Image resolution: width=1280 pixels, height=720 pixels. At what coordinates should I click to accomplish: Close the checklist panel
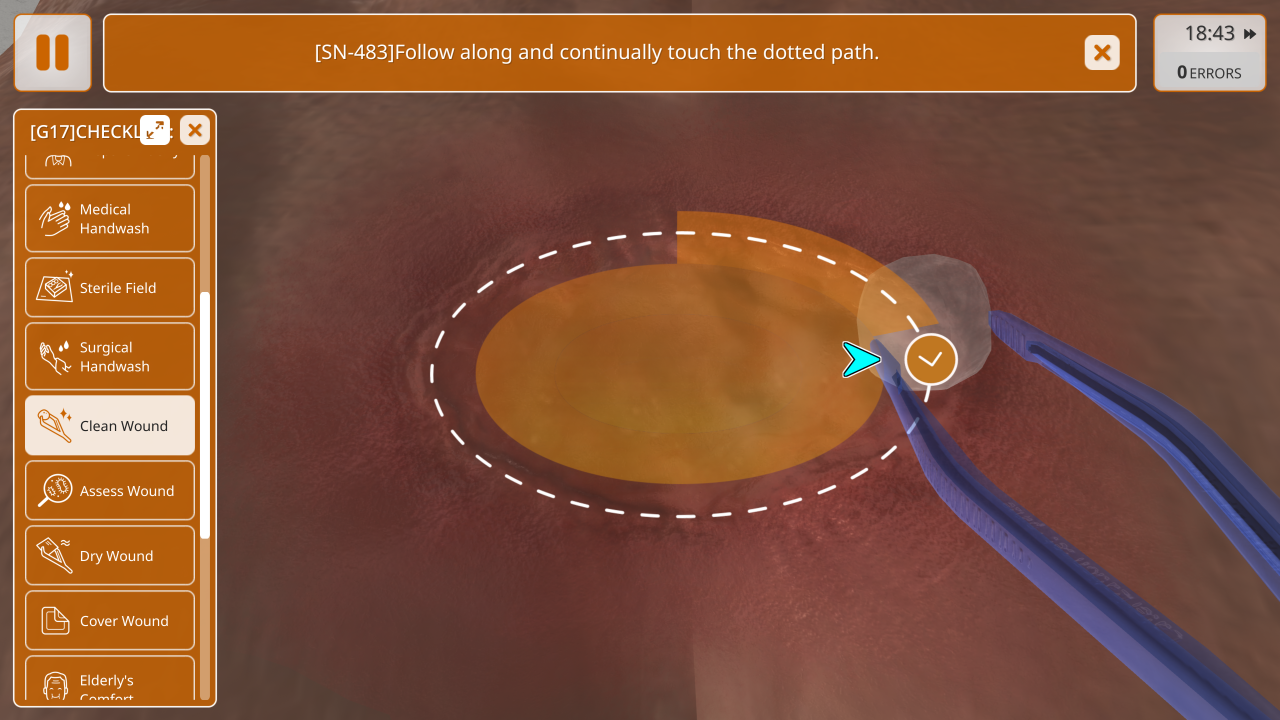click(195, 130)
